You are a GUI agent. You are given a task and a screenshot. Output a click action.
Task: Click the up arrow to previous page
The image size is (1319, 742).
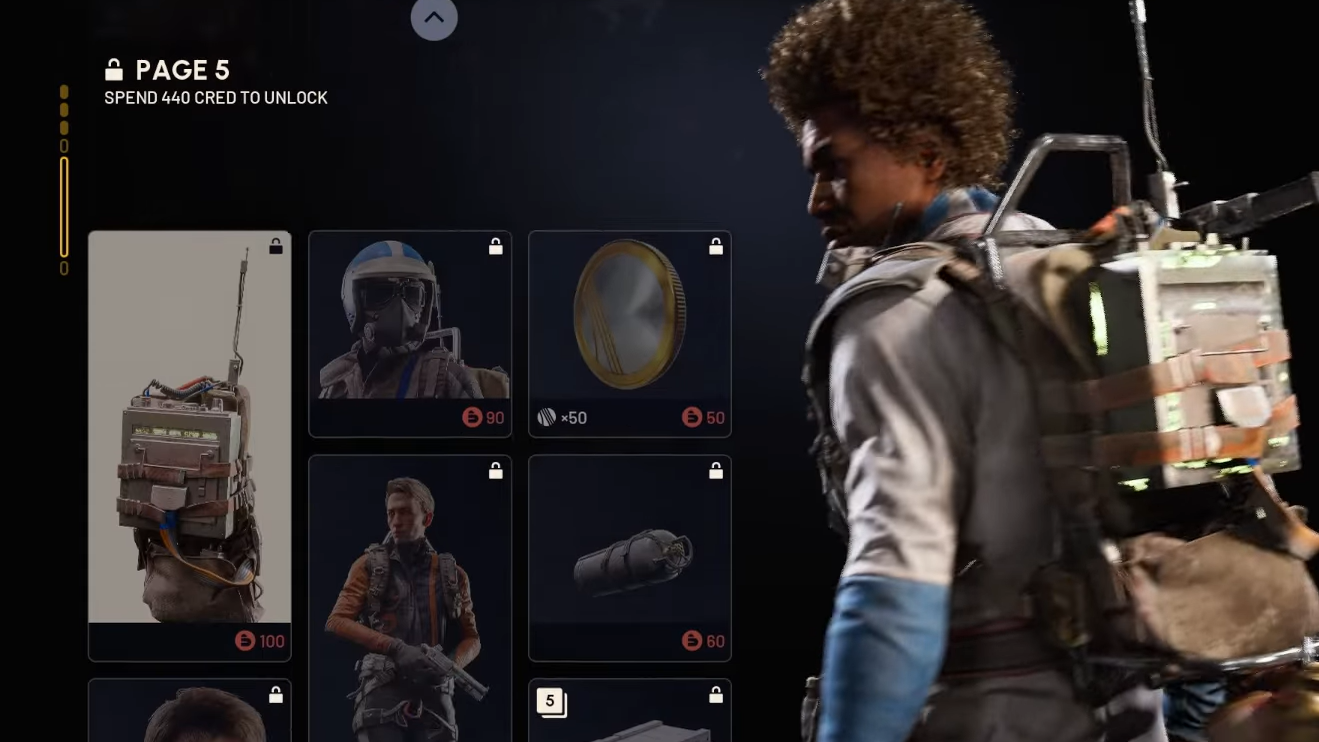434,18
